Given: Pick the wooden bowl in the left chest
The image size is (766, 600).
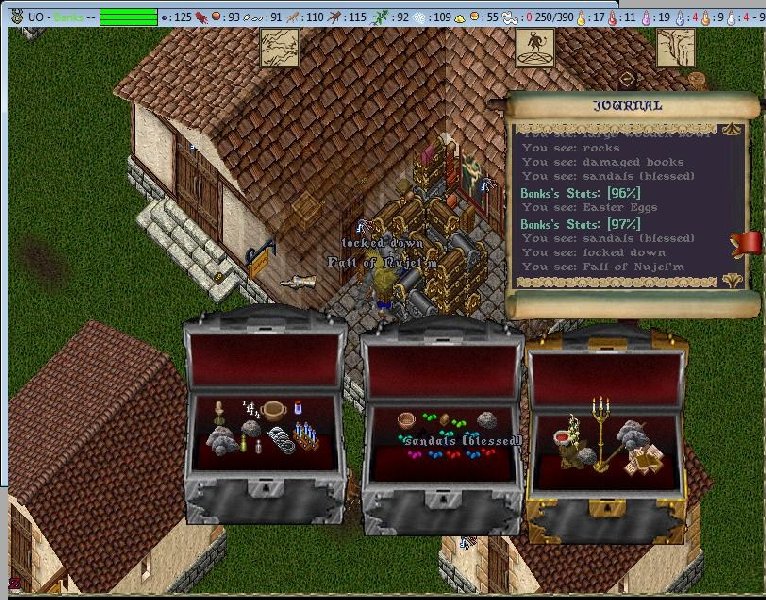Looking at the screenshot, I should pos(275,409).
